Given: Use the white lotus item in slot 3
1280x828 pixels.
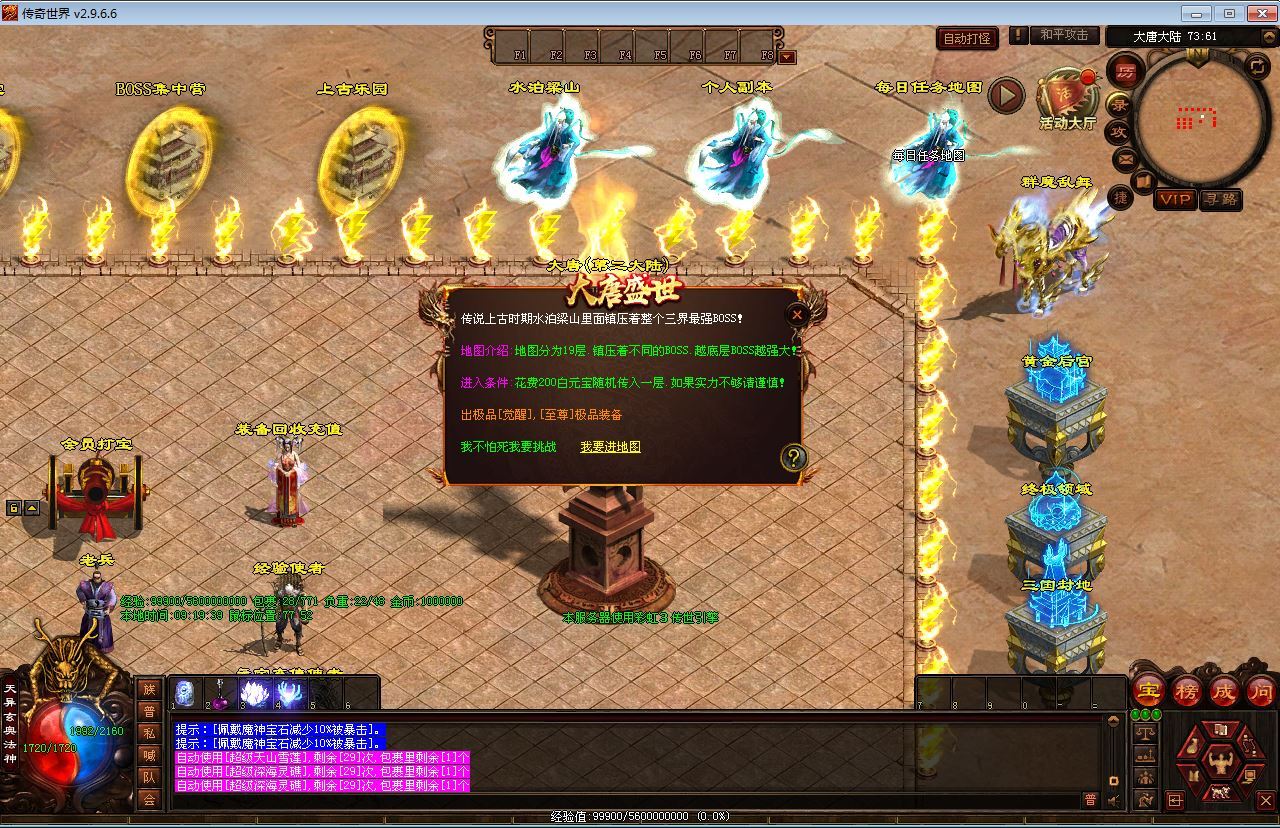Looking at the screenshot, I should click(x=253, y=693).
